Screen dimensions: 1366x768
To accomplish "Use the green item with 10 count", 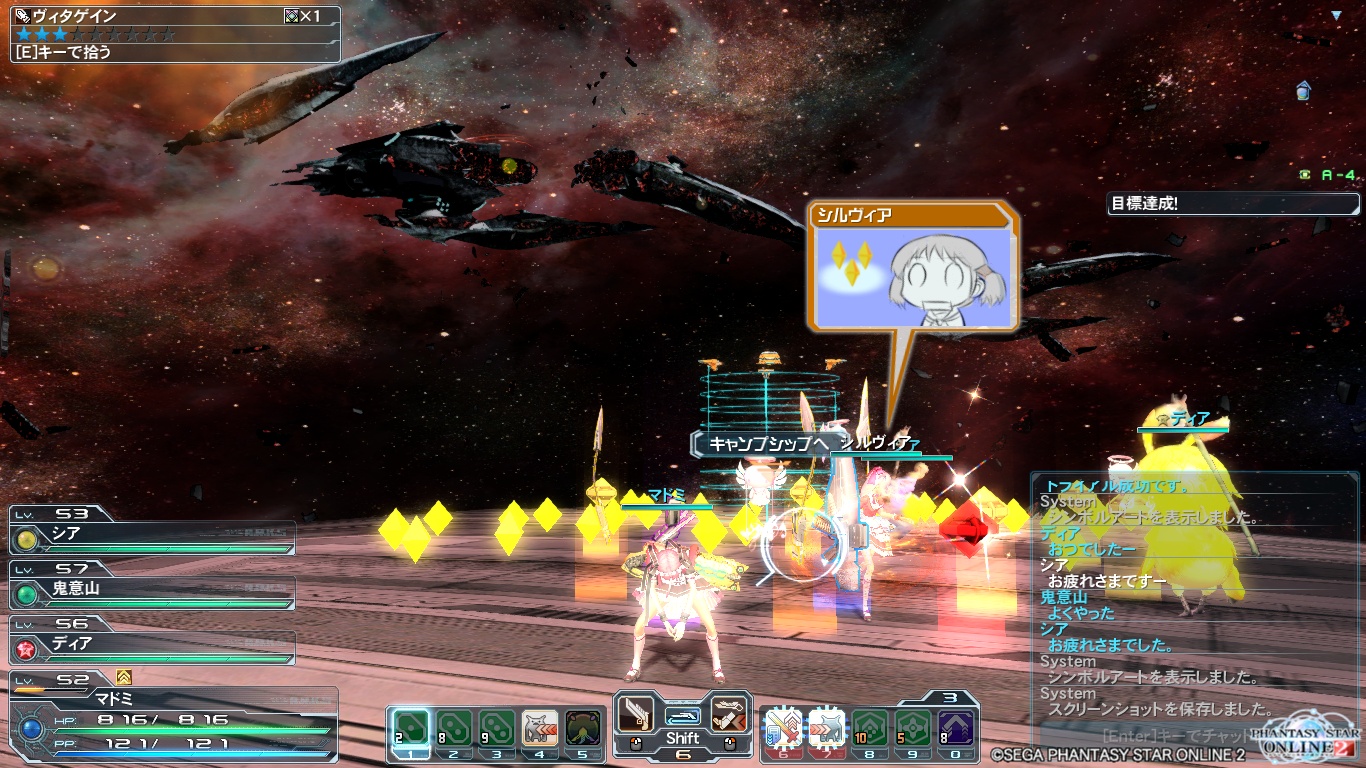I will click(869, 727).
